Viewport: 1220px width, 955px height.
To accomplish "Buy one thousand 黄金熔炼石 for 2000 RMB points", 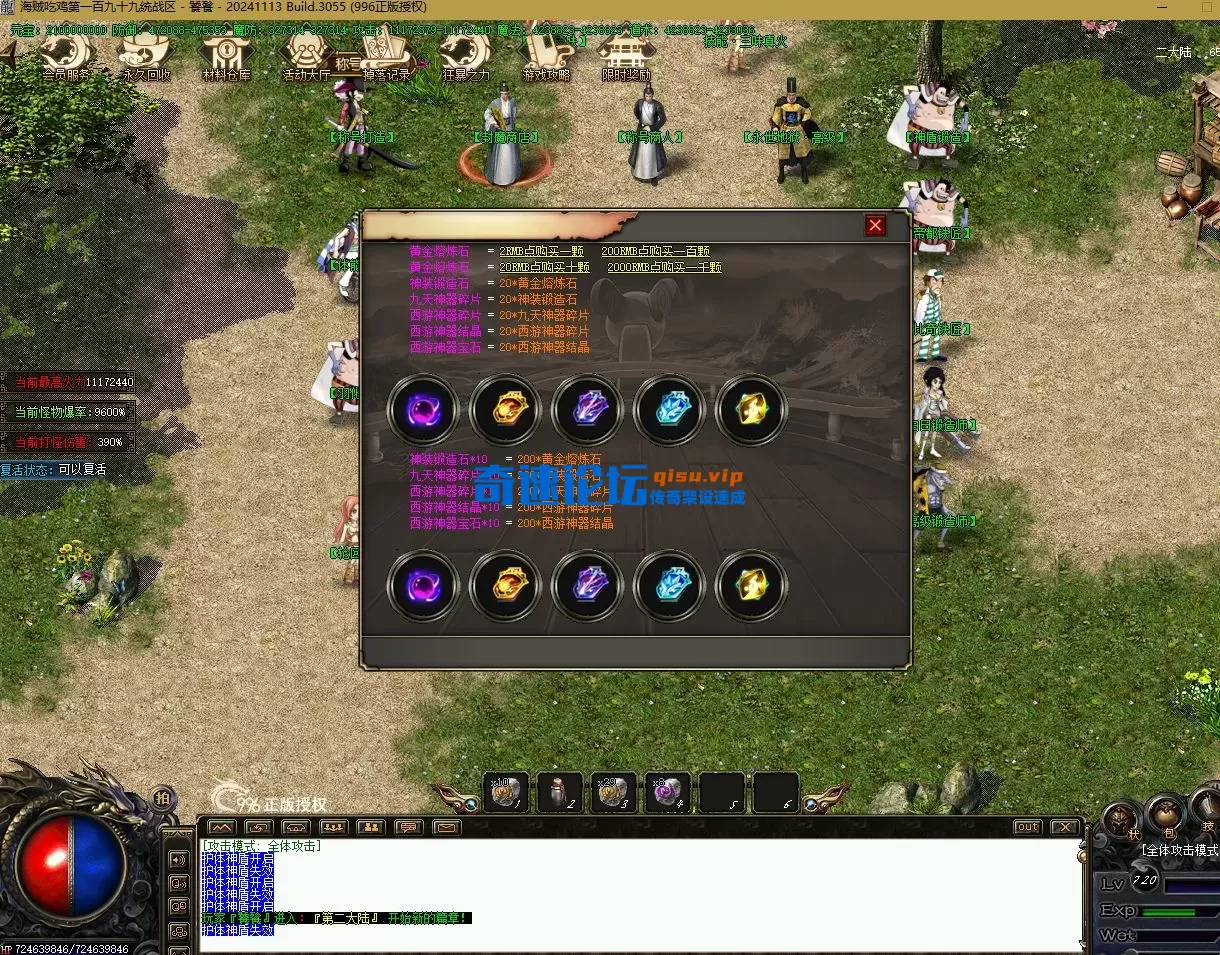I will pos(664,268).
